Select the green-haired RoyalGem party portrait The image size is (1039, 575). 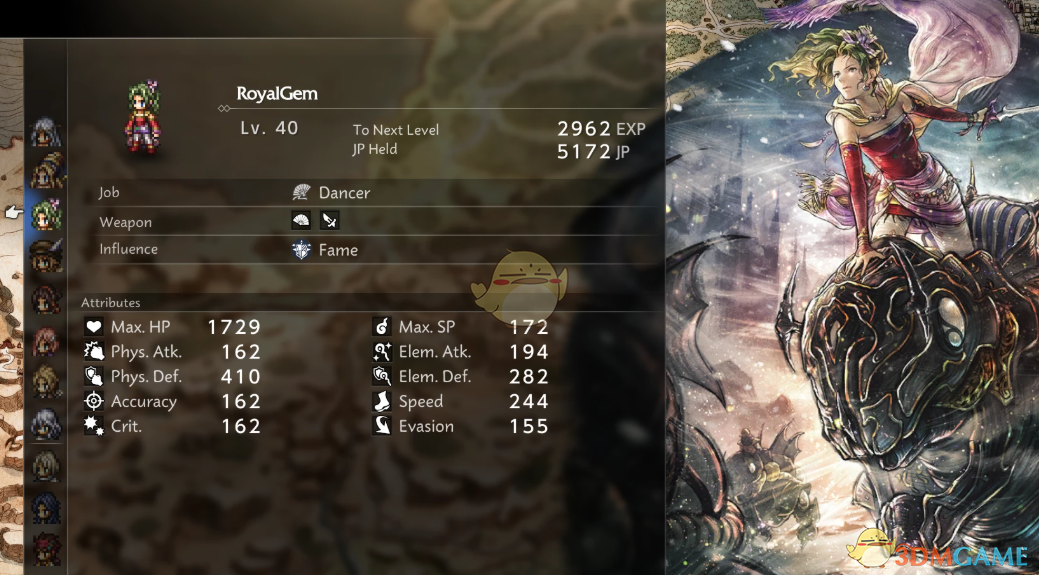pyautogui.click(x=46, y=213)
